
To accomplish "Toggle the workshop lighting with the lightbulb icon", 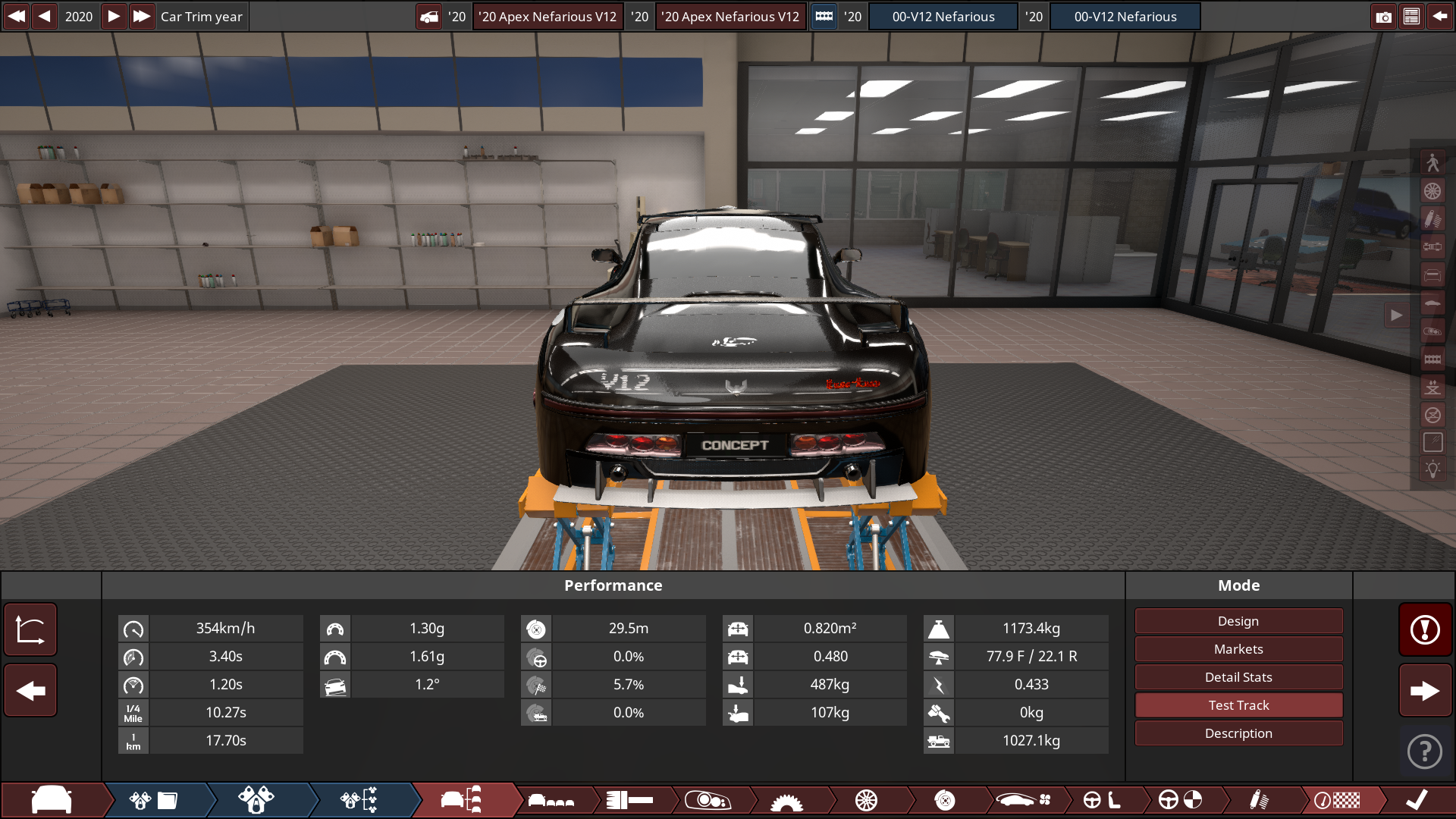I will [x=1433, y=469].
